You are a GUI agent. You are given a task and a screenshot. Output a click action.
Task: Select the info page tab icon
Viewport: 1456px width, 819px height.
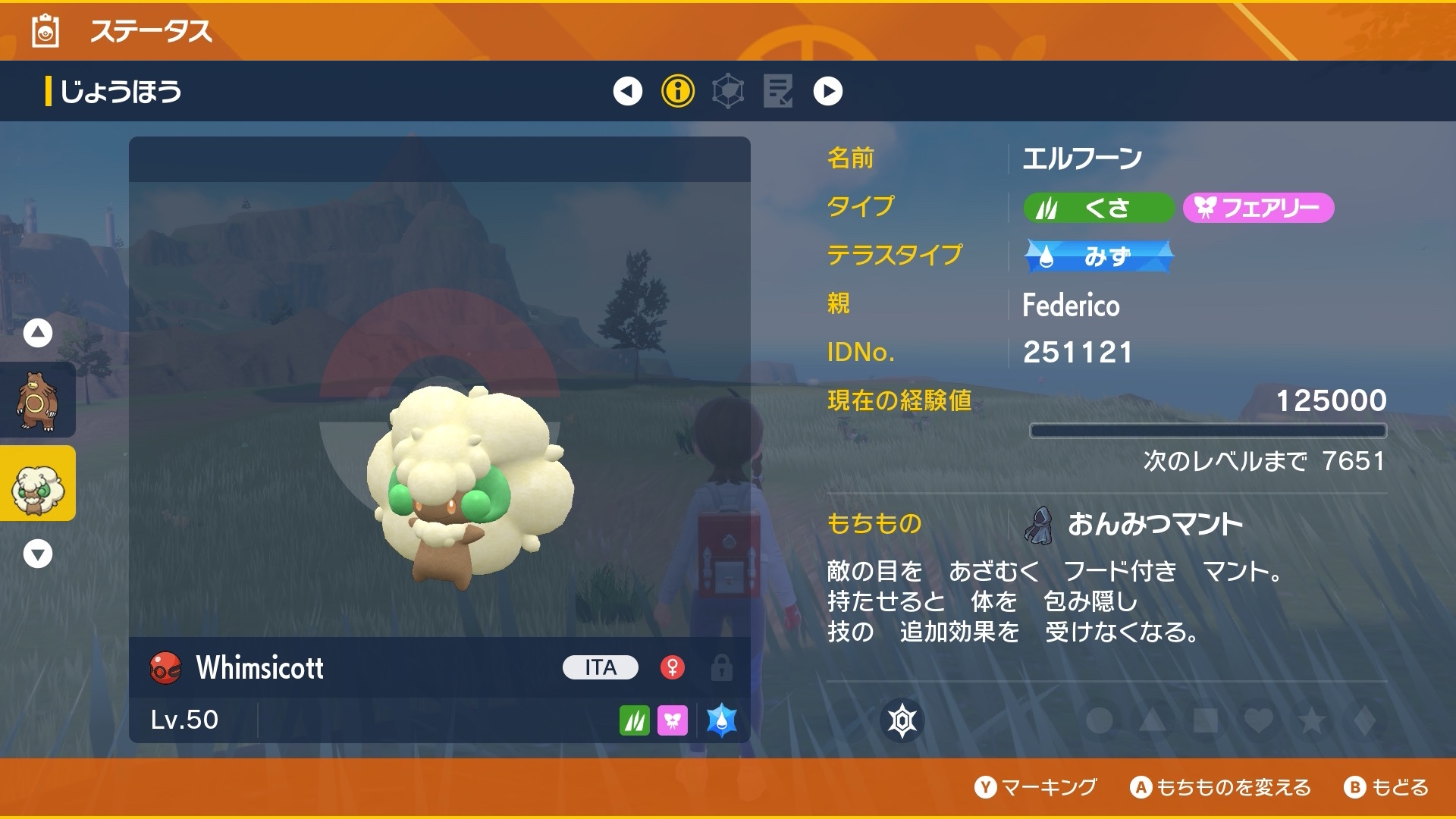click(678, 91)
